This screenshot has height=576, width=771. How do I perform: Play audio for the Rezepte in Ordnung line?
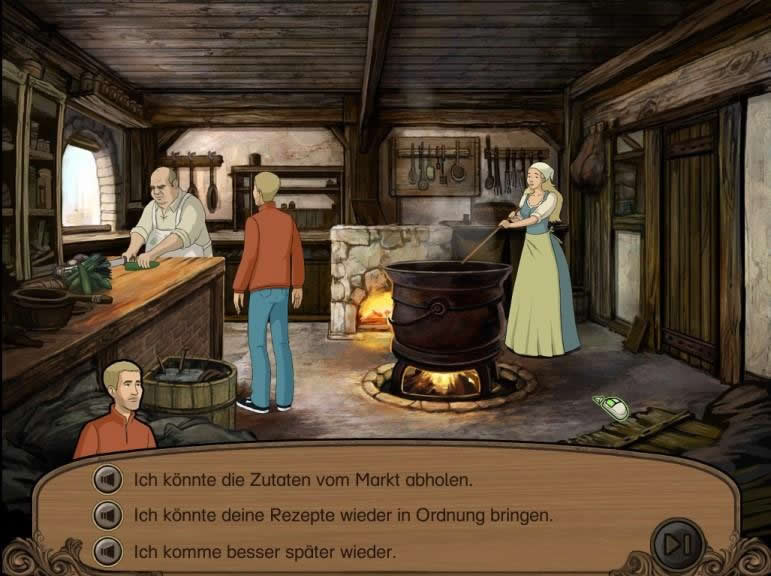[x=106, y=516]
